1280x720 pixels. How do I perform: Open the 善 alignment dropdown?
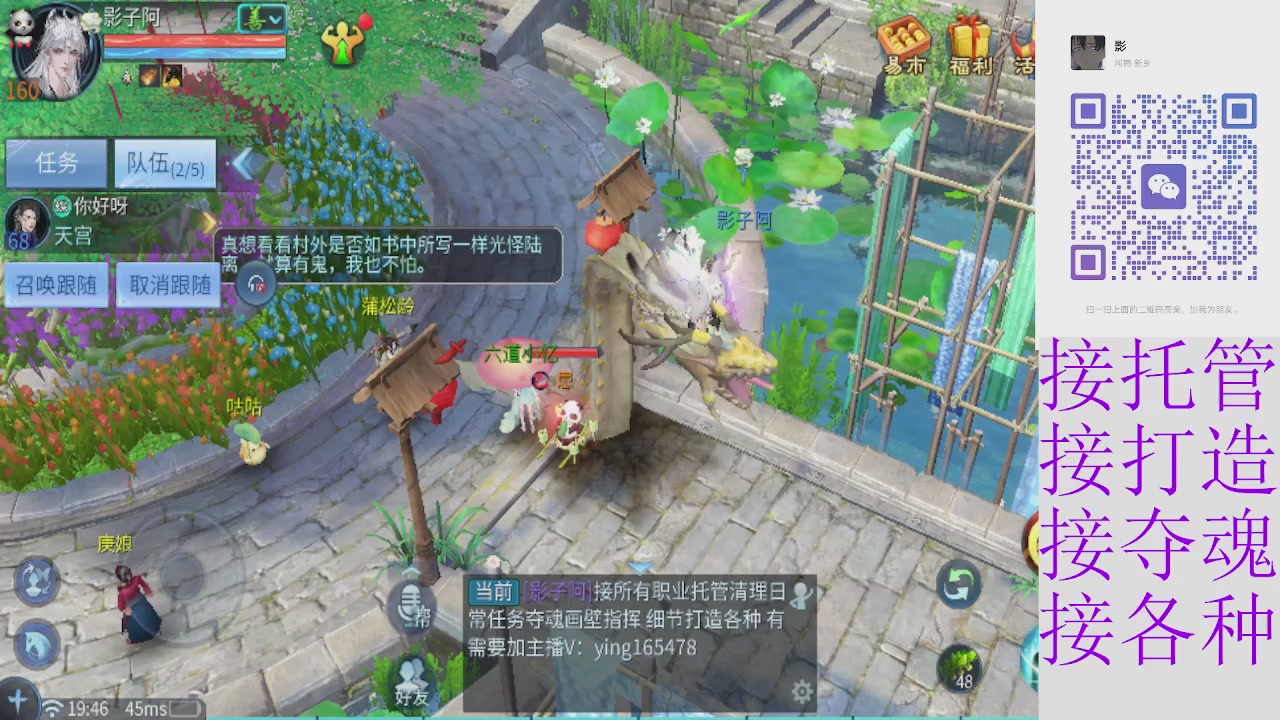(x=260, y=17)
